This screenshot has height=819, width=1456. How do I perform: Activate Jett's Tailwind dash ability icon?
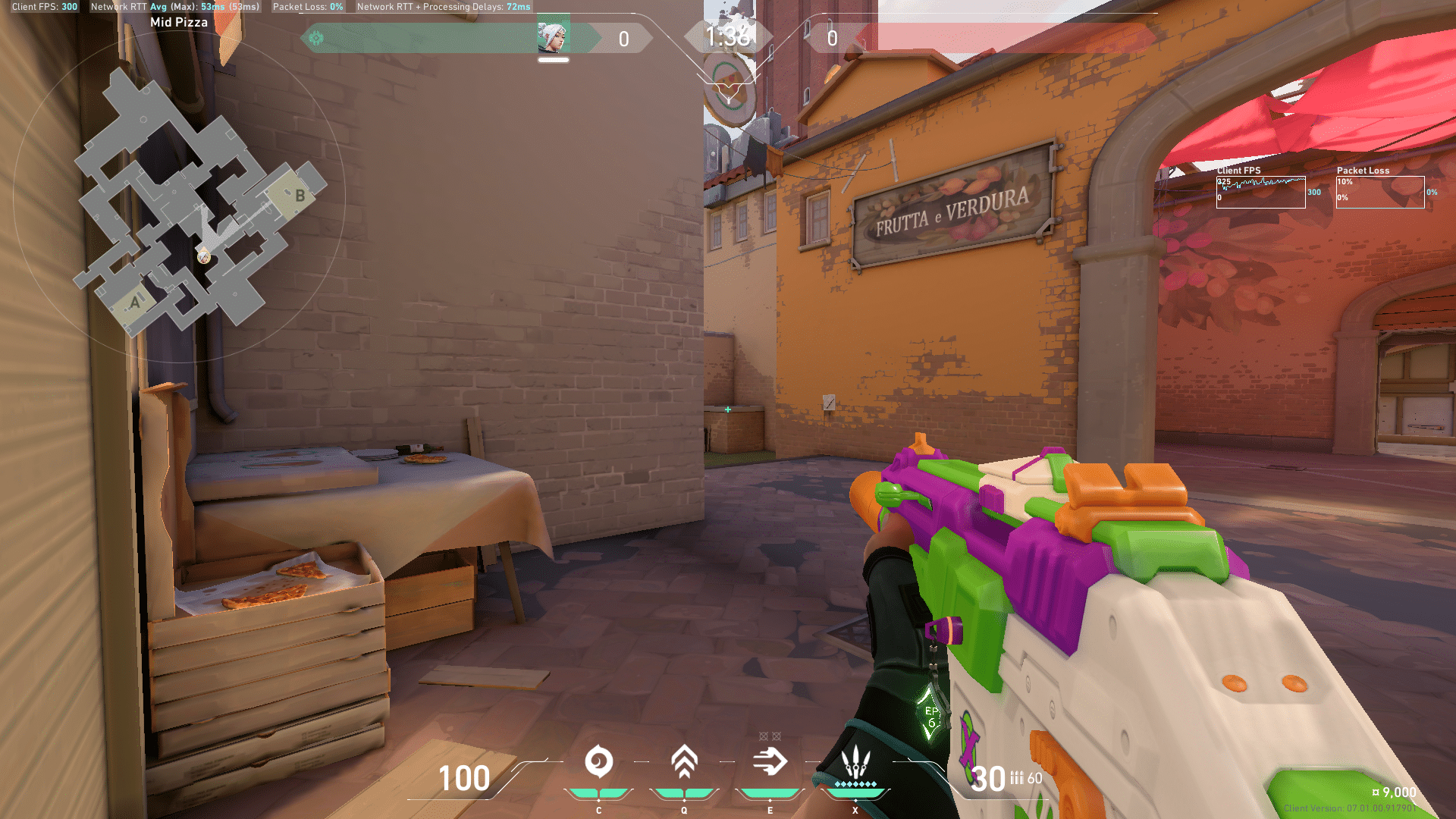pyautogui.click(x=770, y=761)
